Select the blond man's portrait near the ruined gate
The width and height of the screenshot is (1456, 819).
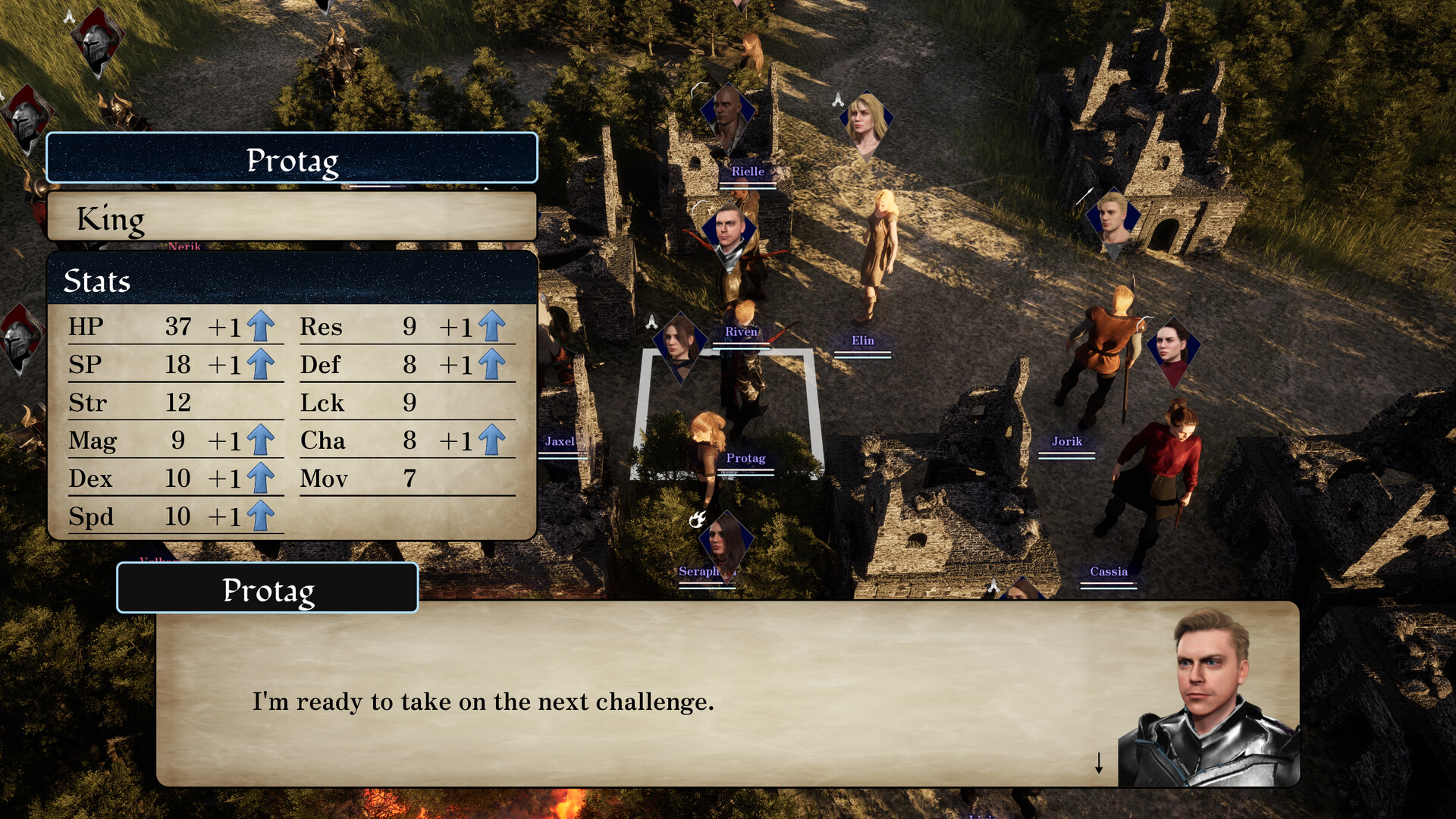pyautogui.click(x=1113, y=218)
